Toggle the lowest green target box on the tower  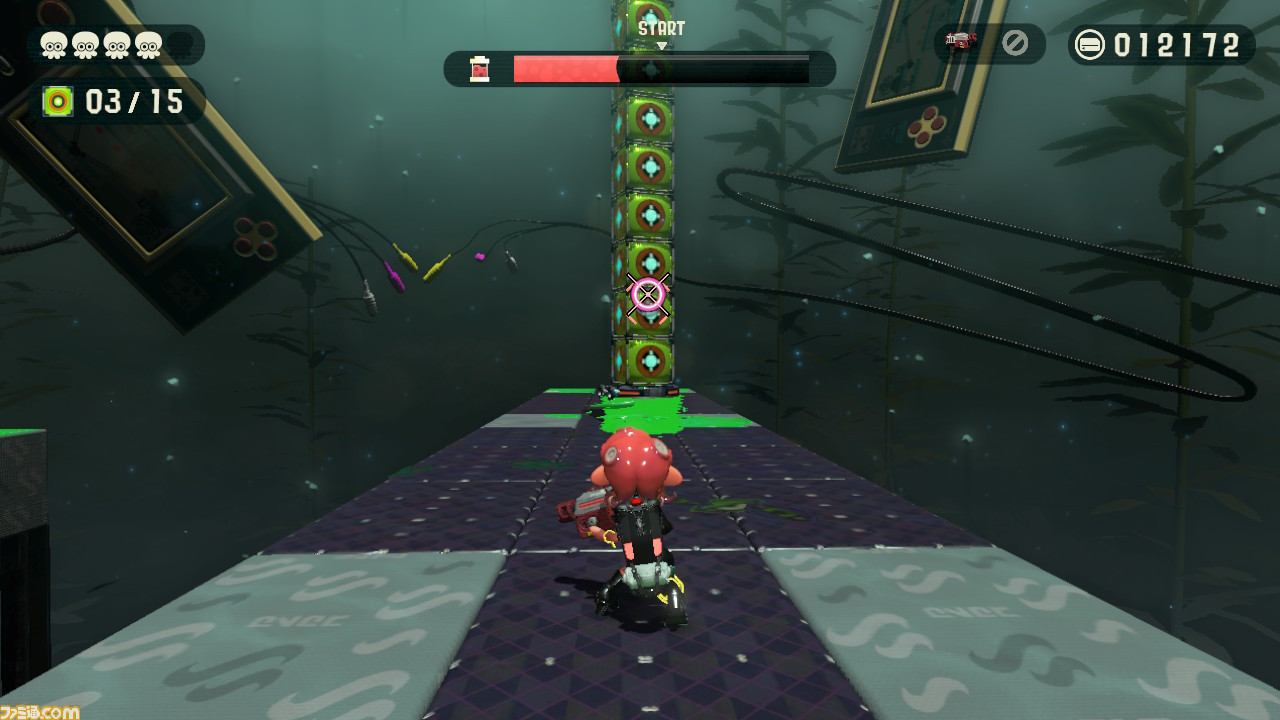click(651, 360)
